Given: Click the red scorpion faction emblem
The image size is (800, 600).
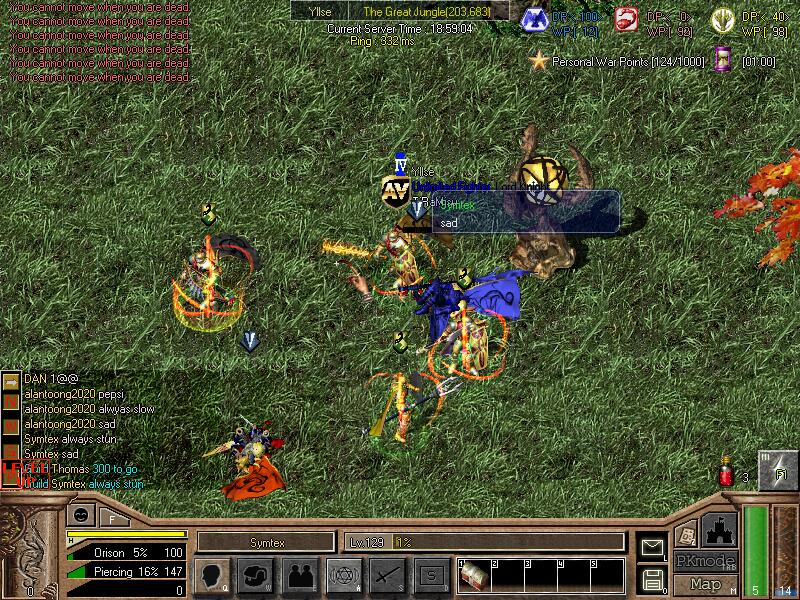Looking at the screenshot, I should coord(626,20).
